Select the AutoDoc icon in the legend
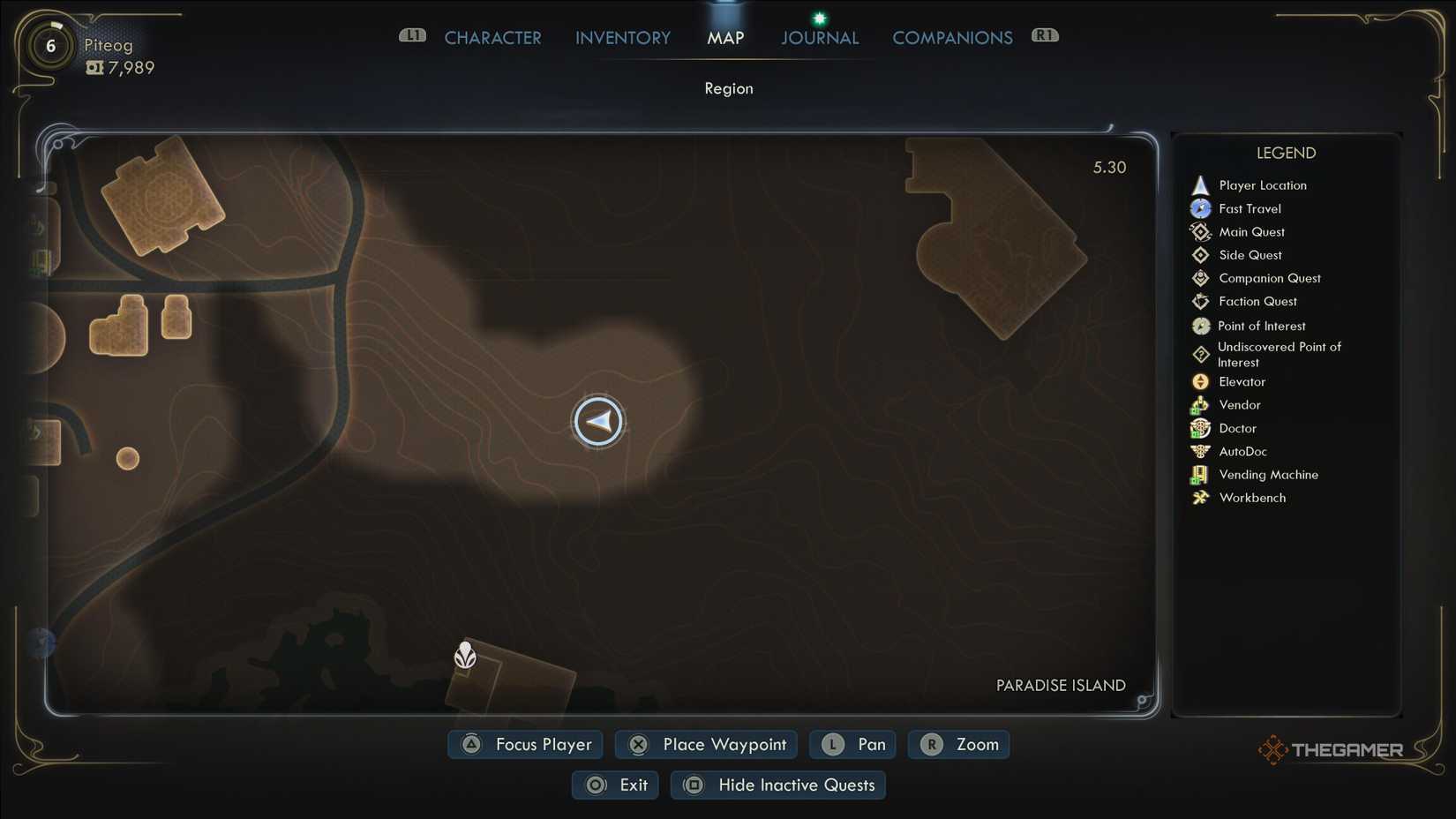Screen dimensions: 1456x819 pyautogui.click(x=1201, y=451)
